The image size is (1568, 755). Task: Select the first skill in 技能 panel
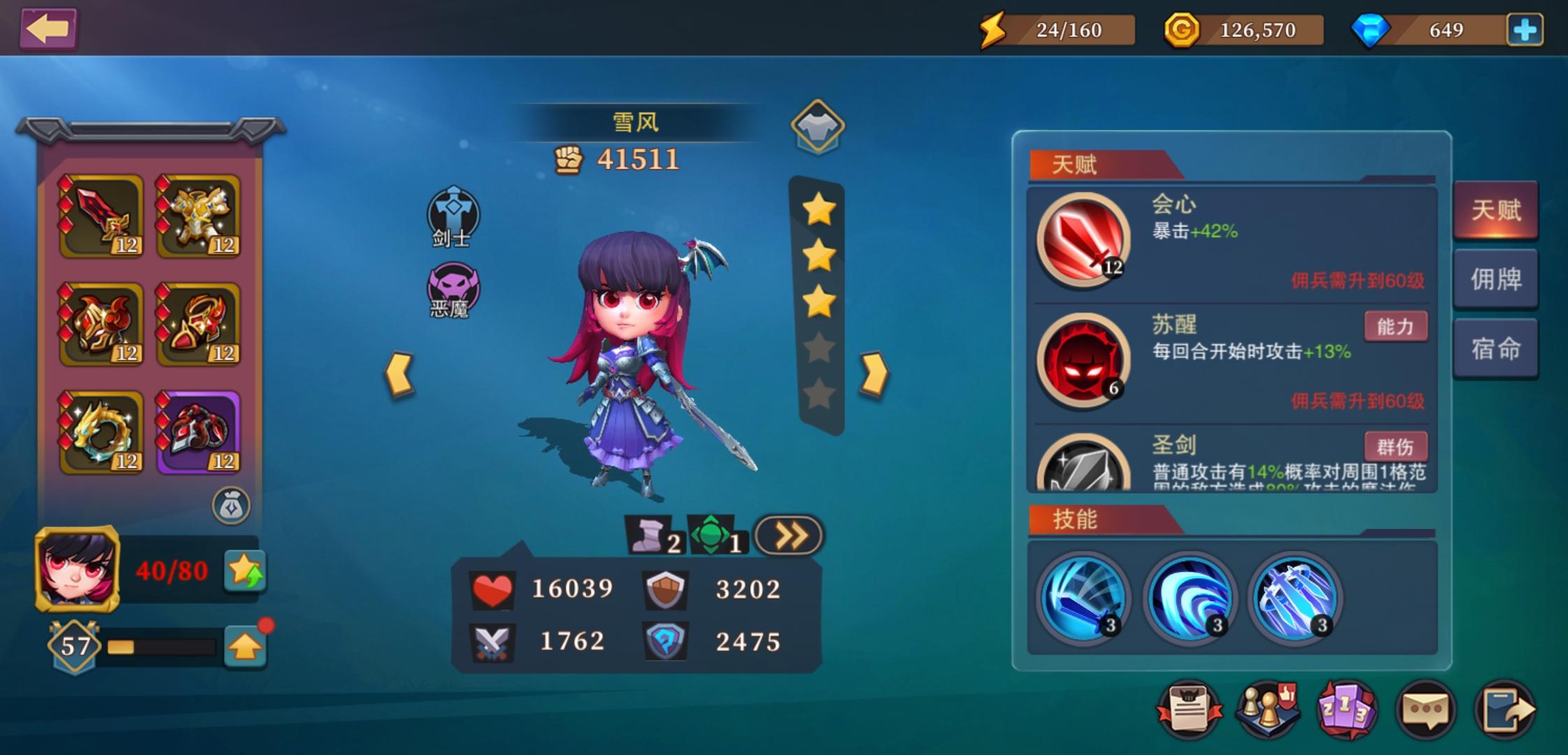(x=1083, y=598)
